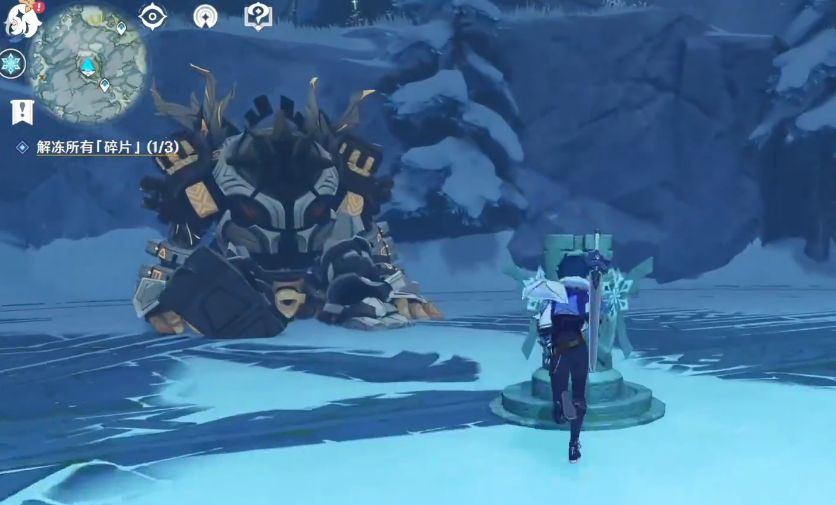Open the wish star icon
The height and width of the screenshot is (505, 836).
click(205, 16)
